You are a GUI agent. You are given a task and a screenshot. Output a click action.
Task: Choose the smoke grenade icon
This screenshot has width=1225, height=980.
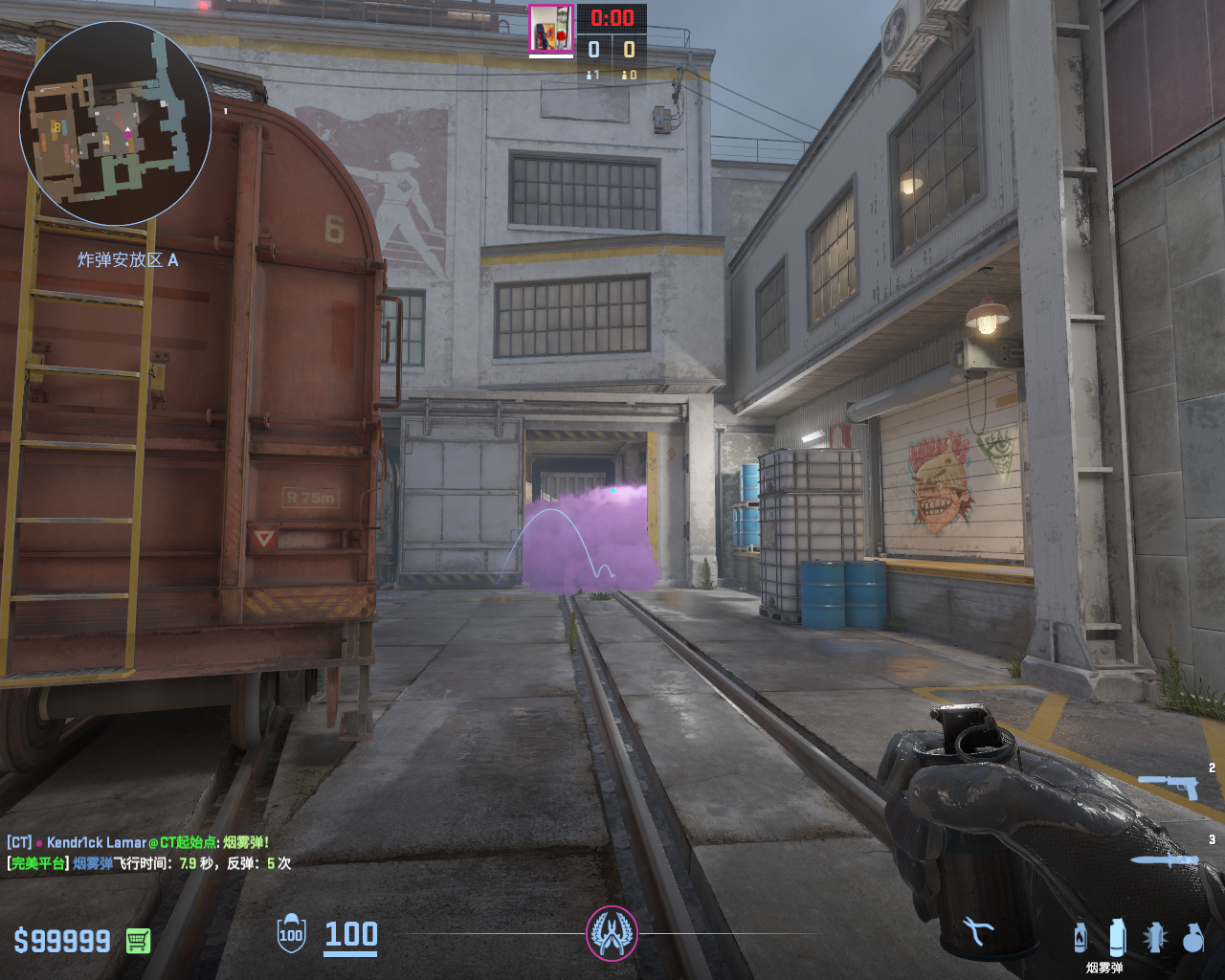click(x=1116, y=937)
